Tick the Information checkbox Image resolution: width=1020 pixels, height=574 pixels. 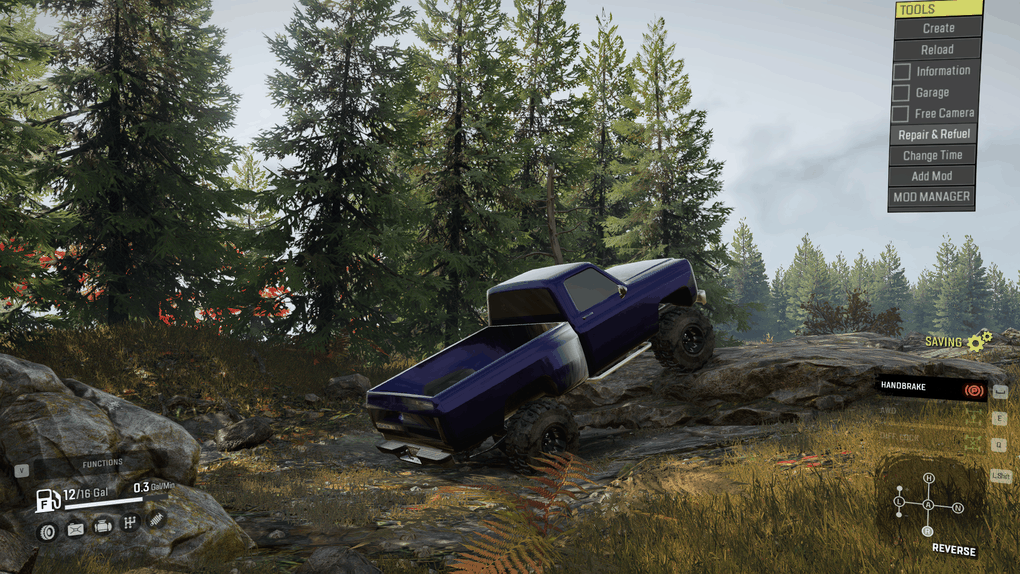coord(901,71)
